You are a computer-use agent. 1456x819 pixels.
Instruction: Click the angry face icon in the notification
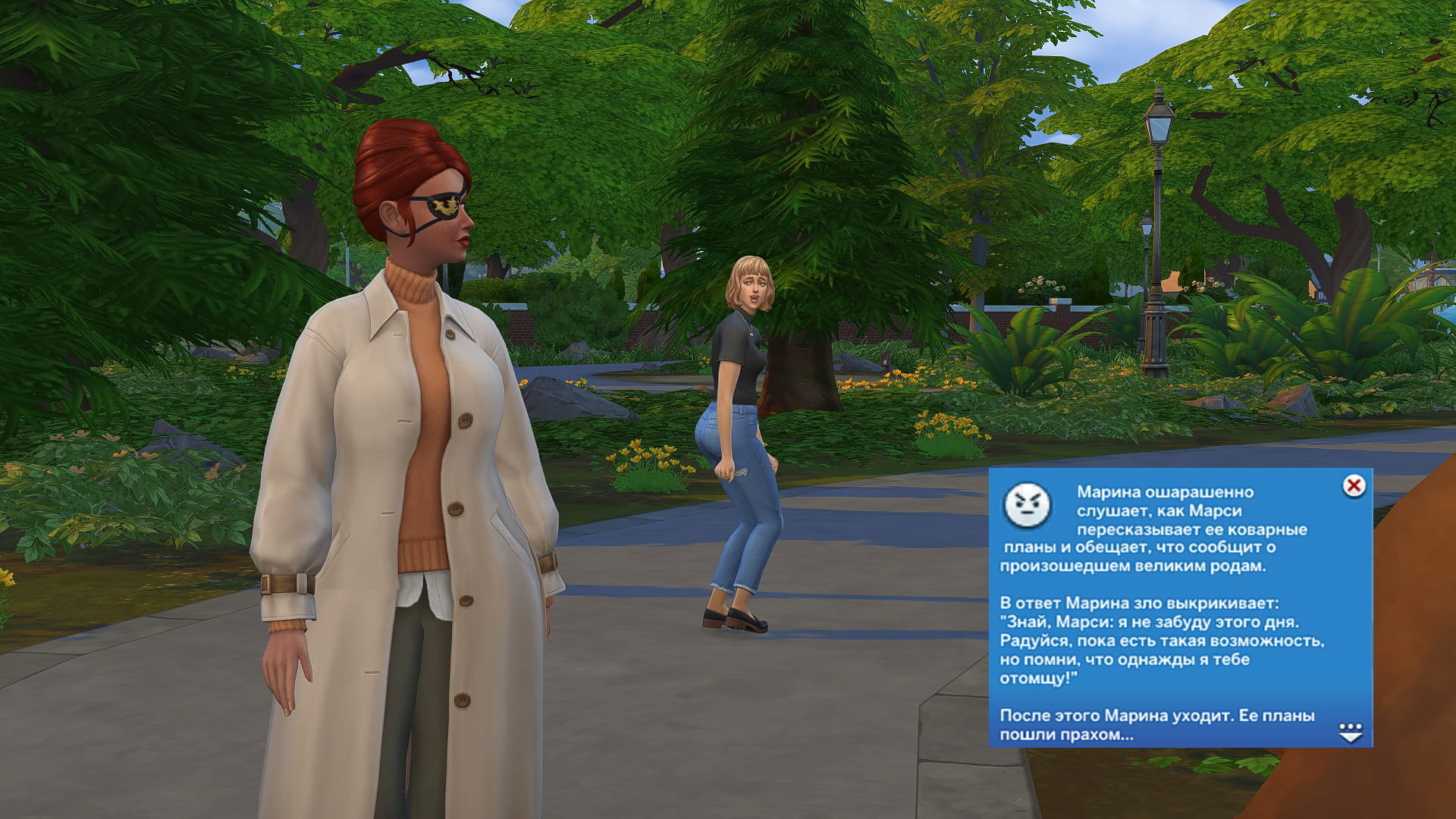tap(1028, 504)
